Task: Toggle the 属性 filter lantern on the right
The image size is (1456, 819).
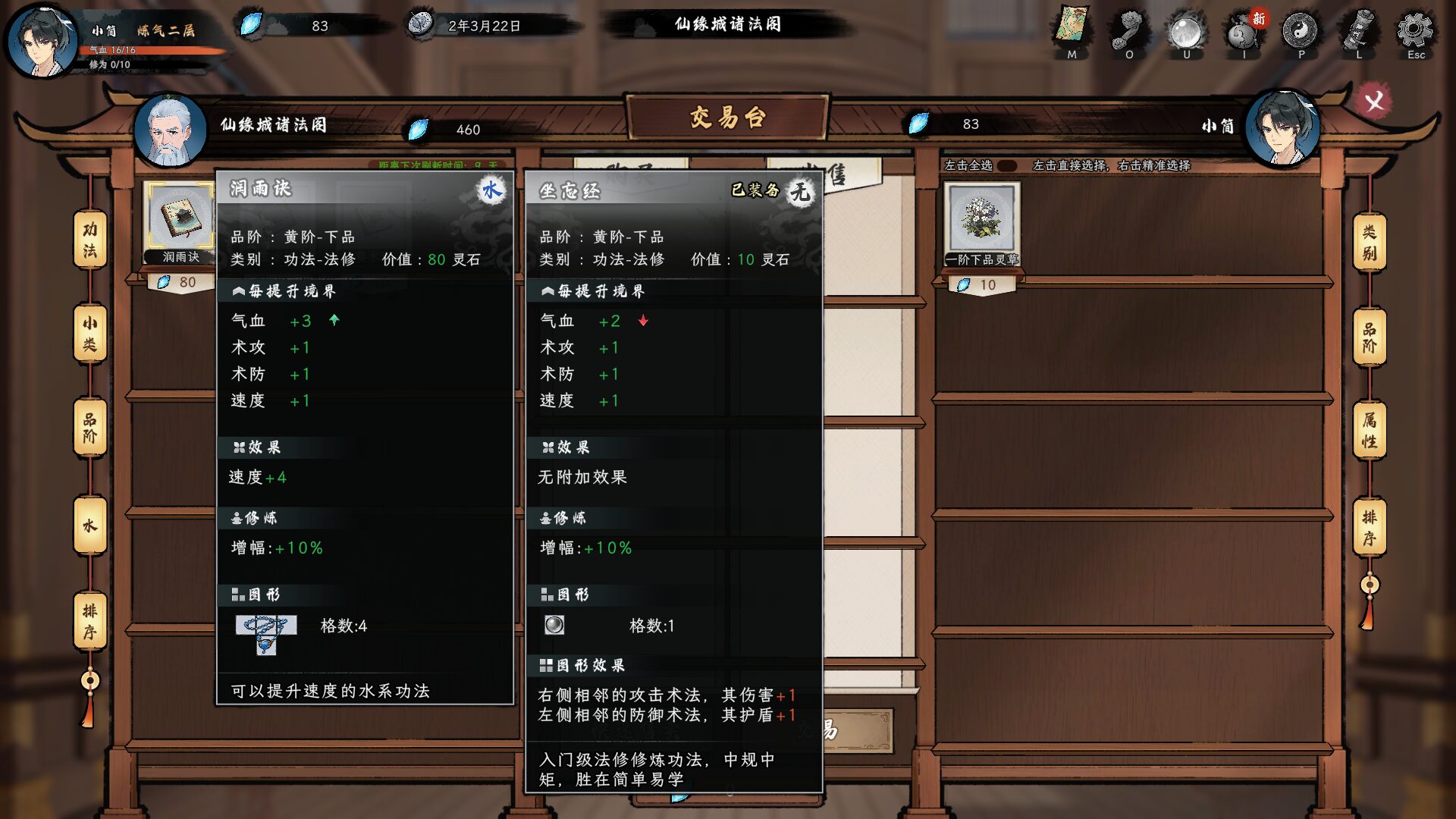Action: [x=1370, y=428]
